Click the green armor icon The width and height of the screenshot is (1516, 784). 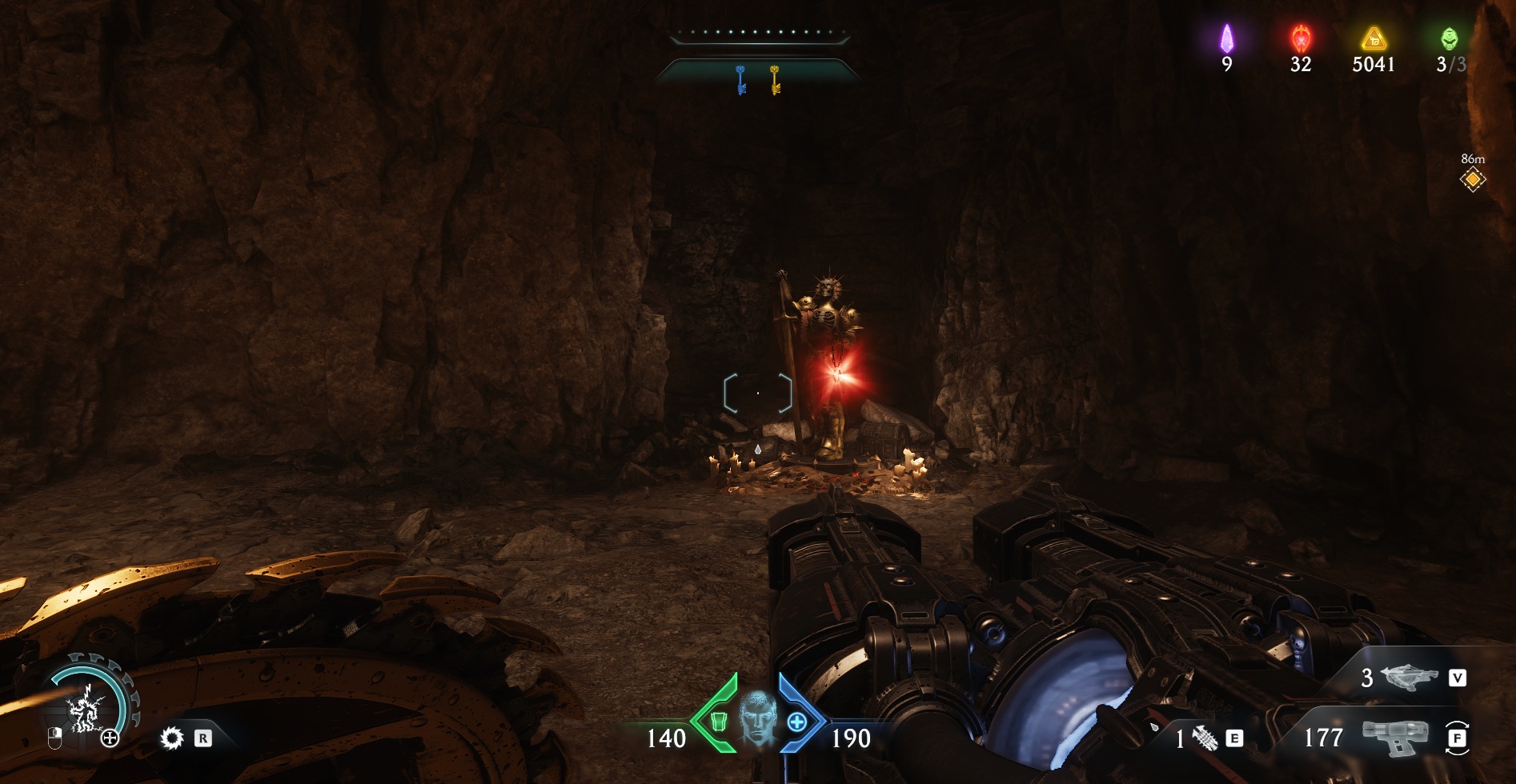pos(718,722)
